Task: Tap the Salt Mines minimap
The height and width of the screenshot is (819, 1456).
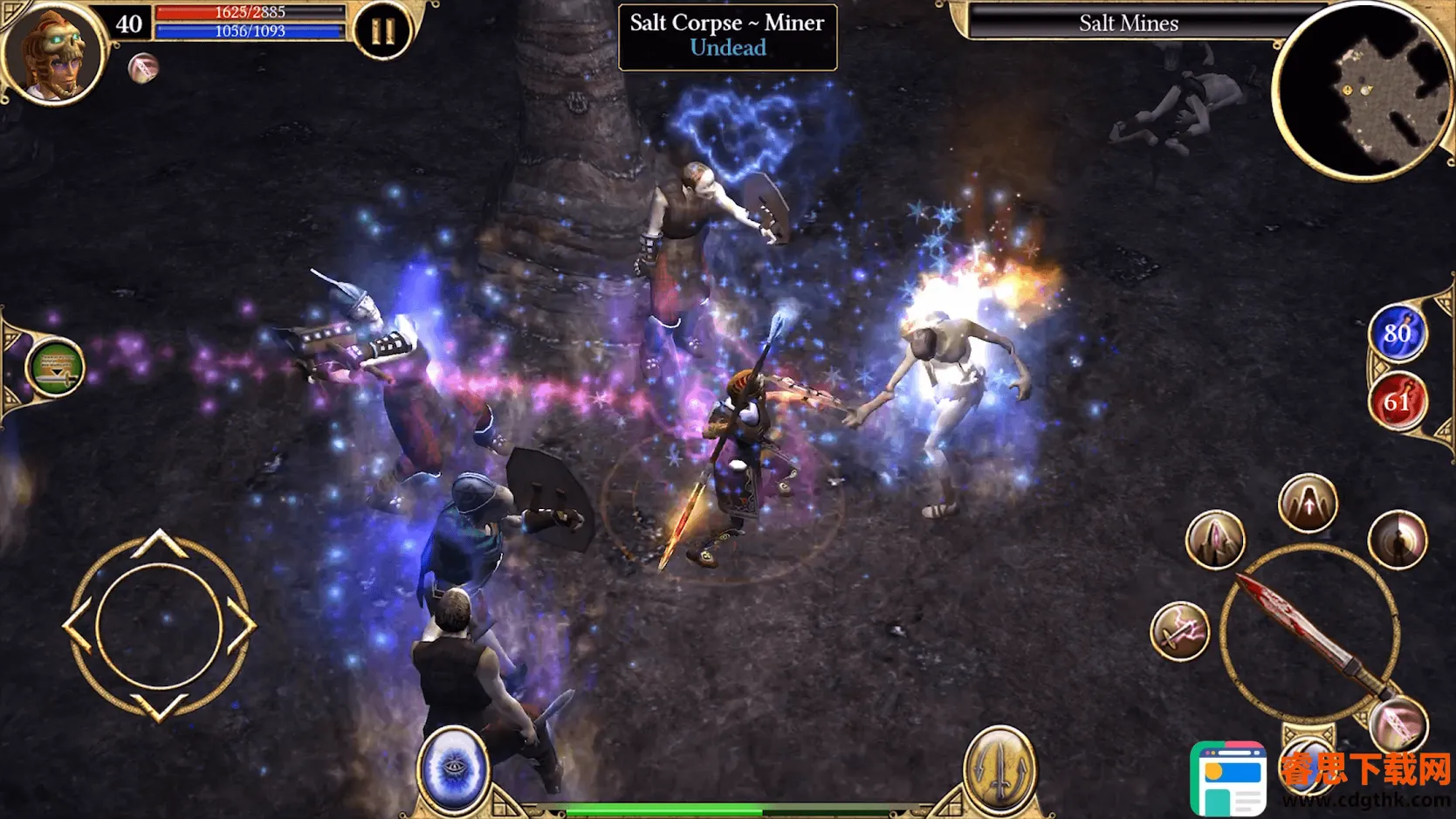Action: point(1363,92)
